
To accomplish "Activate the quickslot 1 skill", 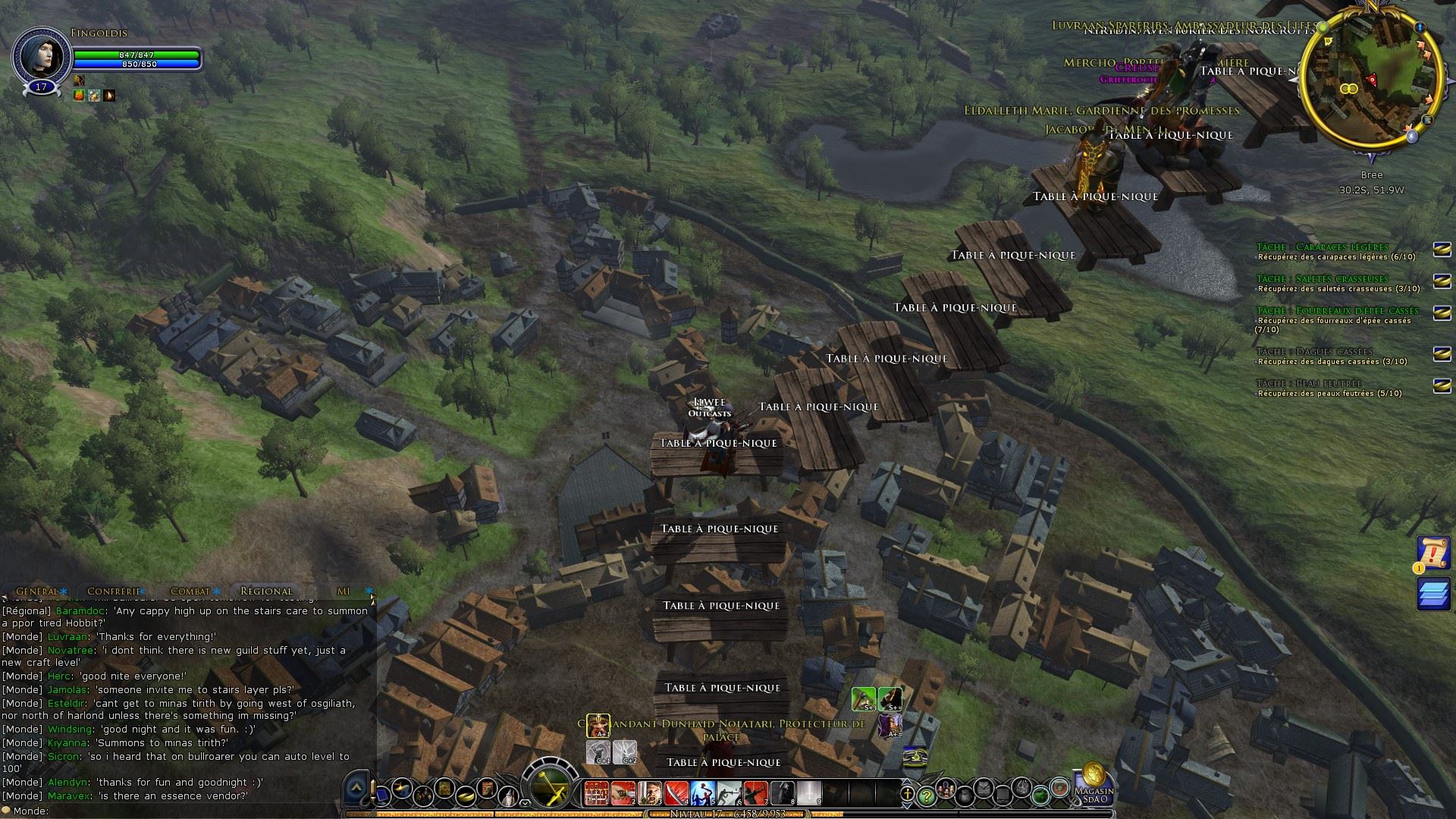I will click(596, 793).
